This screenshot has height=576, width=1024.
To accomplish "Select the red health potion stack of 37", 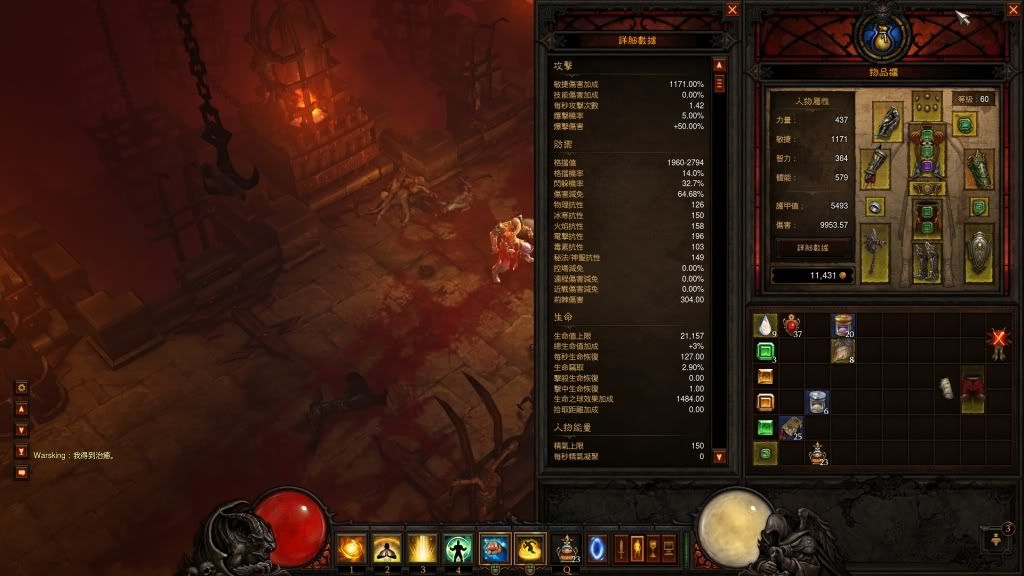I will click(x=793, y=325).
